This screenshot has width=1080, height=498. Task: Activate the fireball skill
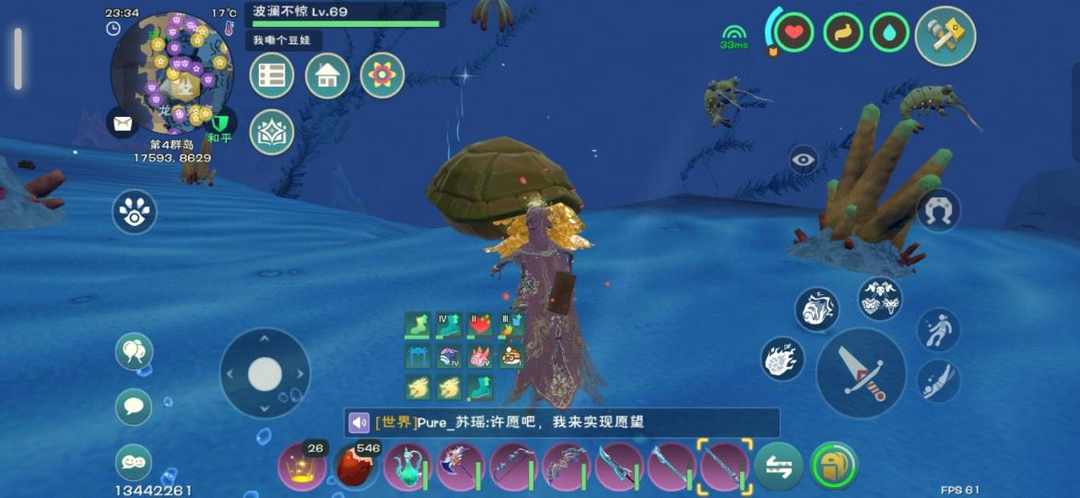782,358
